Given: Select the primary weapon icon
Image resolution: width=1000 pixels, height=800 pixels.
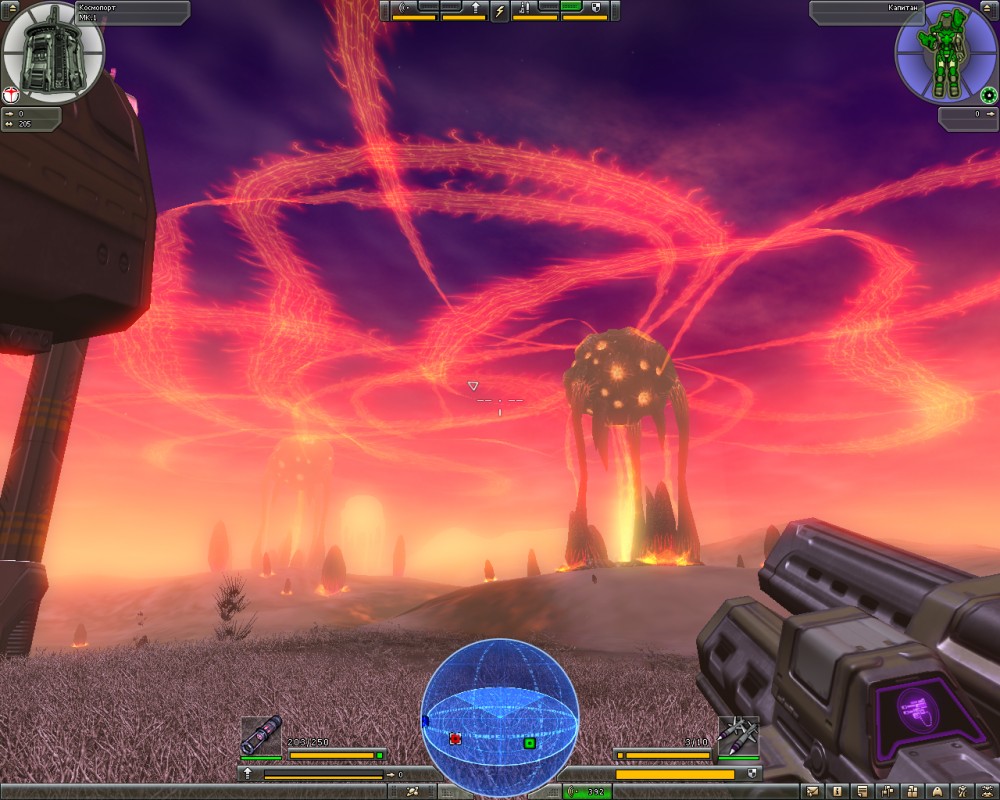Looking at the screenshot, I should click(261, 736).
